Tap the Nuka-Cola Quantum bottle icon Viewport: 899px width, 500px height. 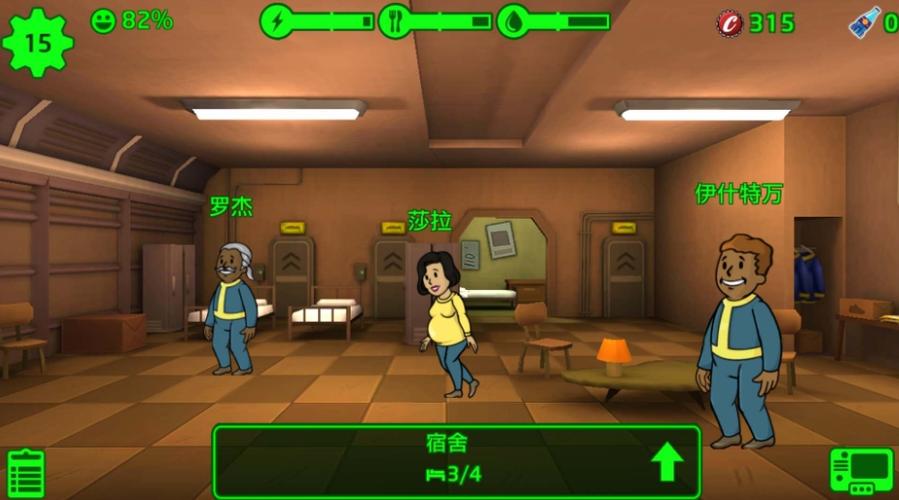pos(862,23)
